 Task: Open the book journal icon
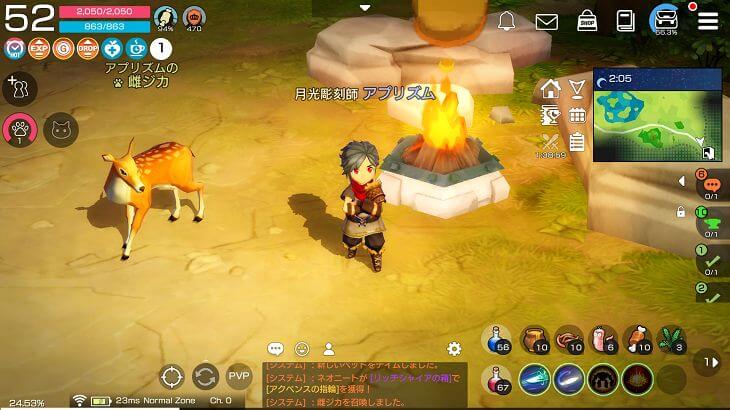[x=626, y=20]
